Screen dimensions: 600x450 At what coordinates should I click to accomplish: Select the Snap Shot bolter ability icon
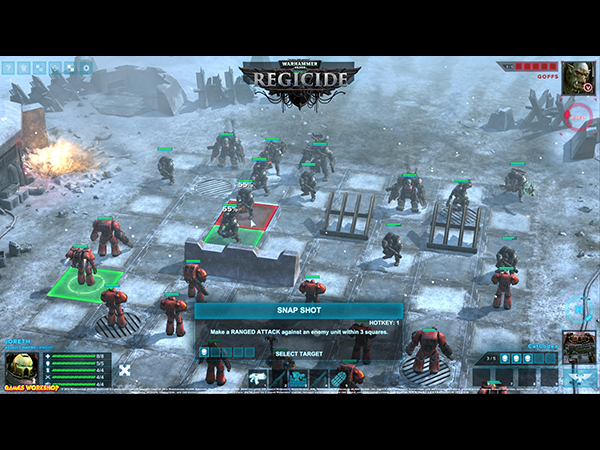click(x=257, y=378)
